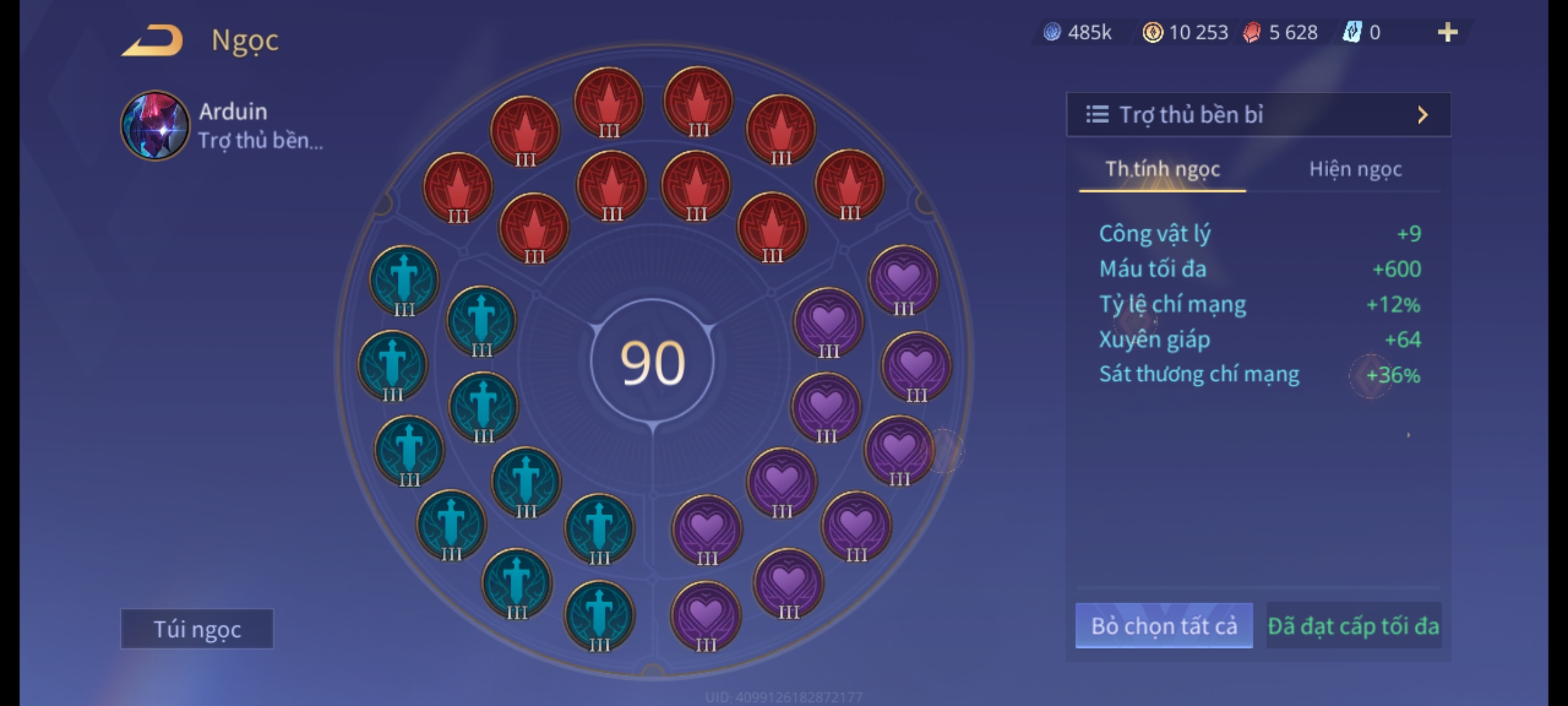
Task: Select the Th.tính ngọc tab
Action: [x=1162, y=170]
